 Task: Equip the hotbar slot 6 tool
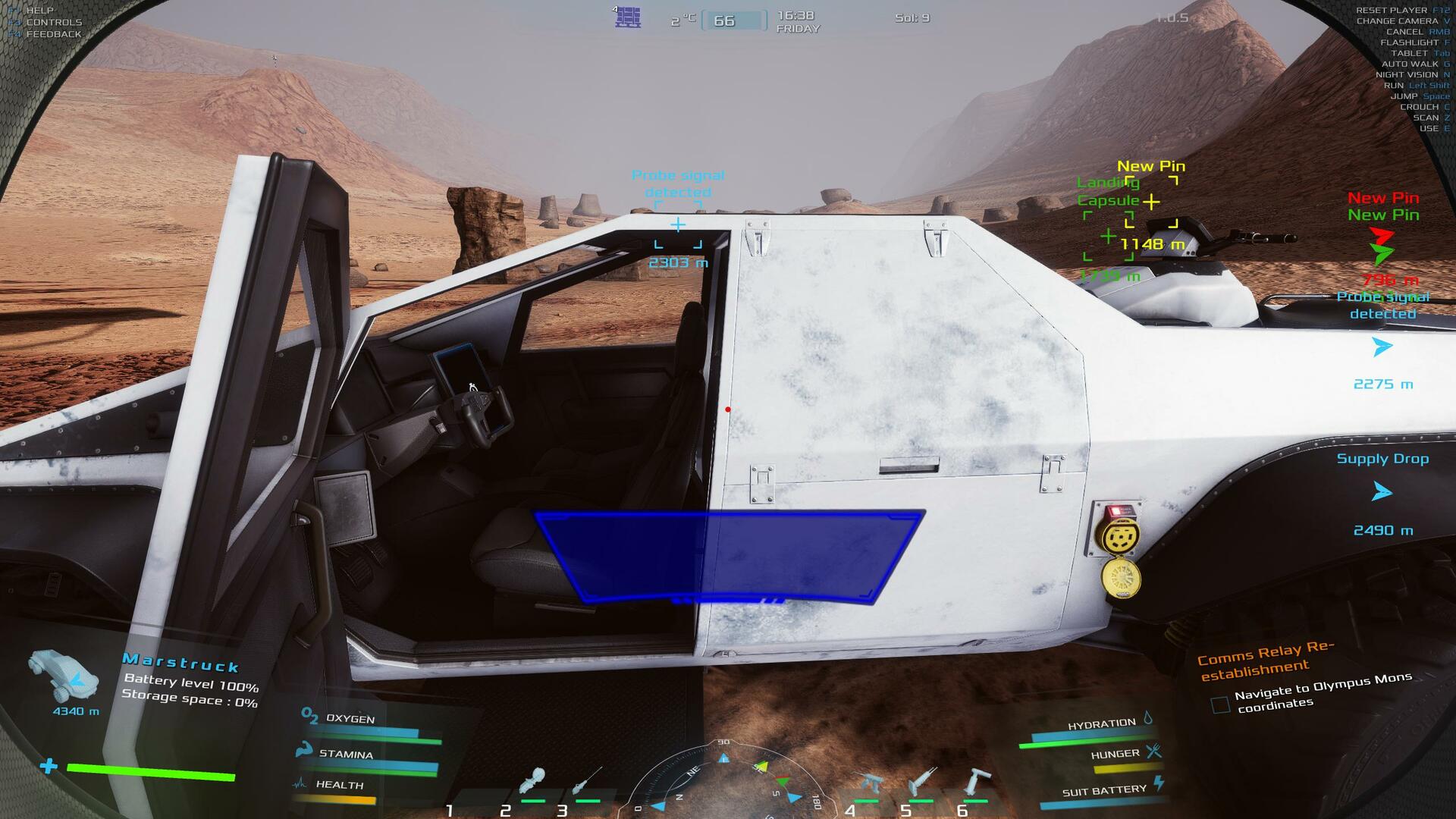(976, 783)
